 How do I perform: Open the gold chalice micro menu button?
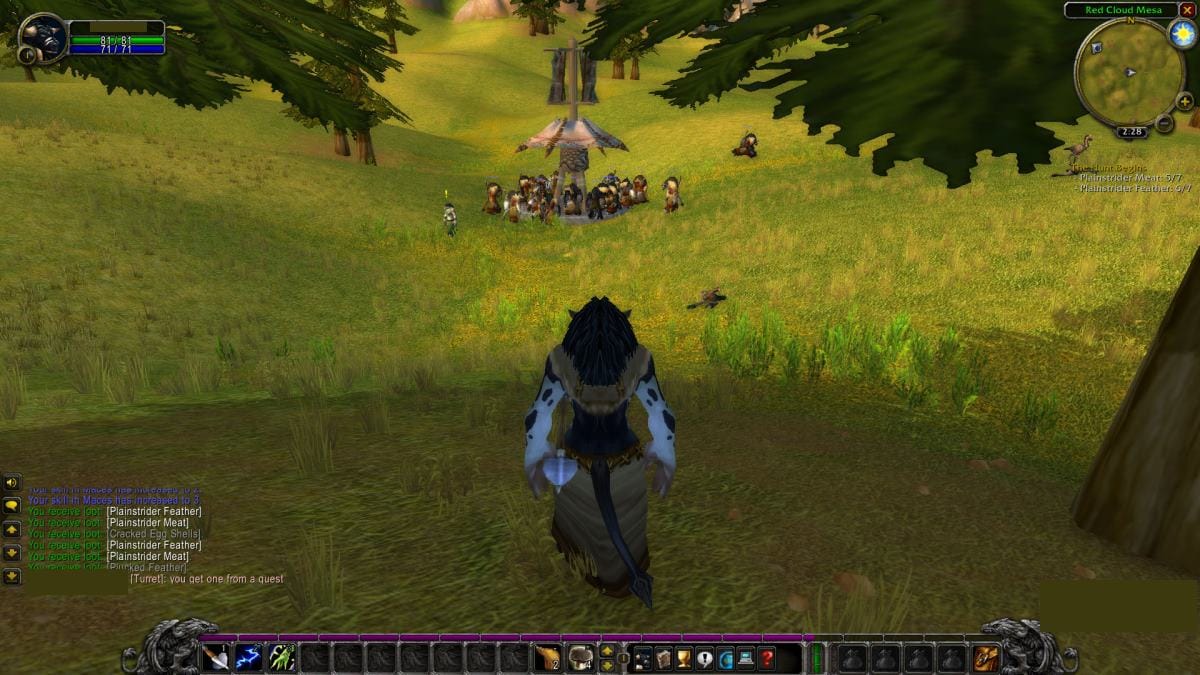684,658
